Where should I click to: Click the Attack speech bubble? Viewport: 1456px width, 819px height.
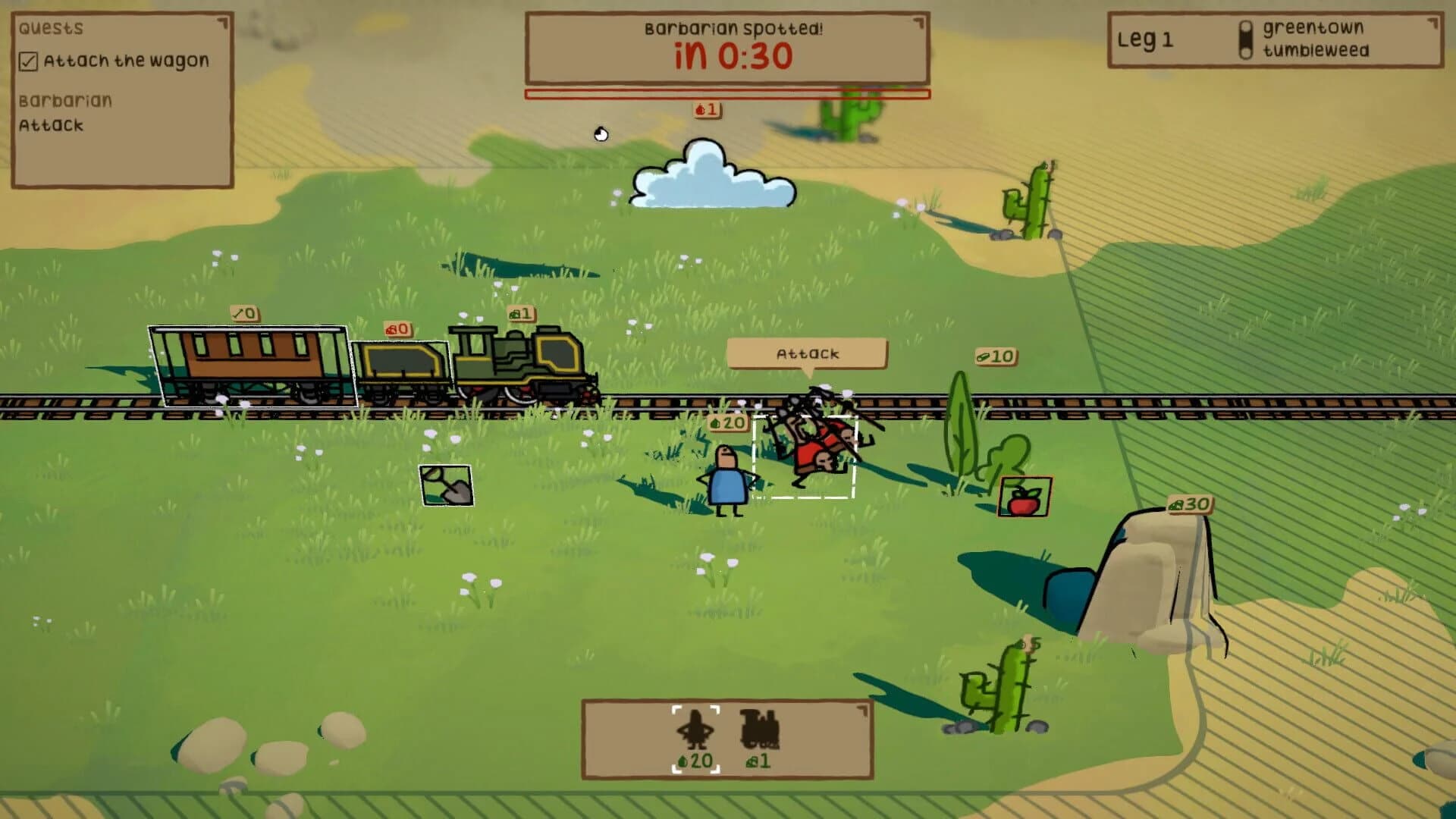point(806,353)
